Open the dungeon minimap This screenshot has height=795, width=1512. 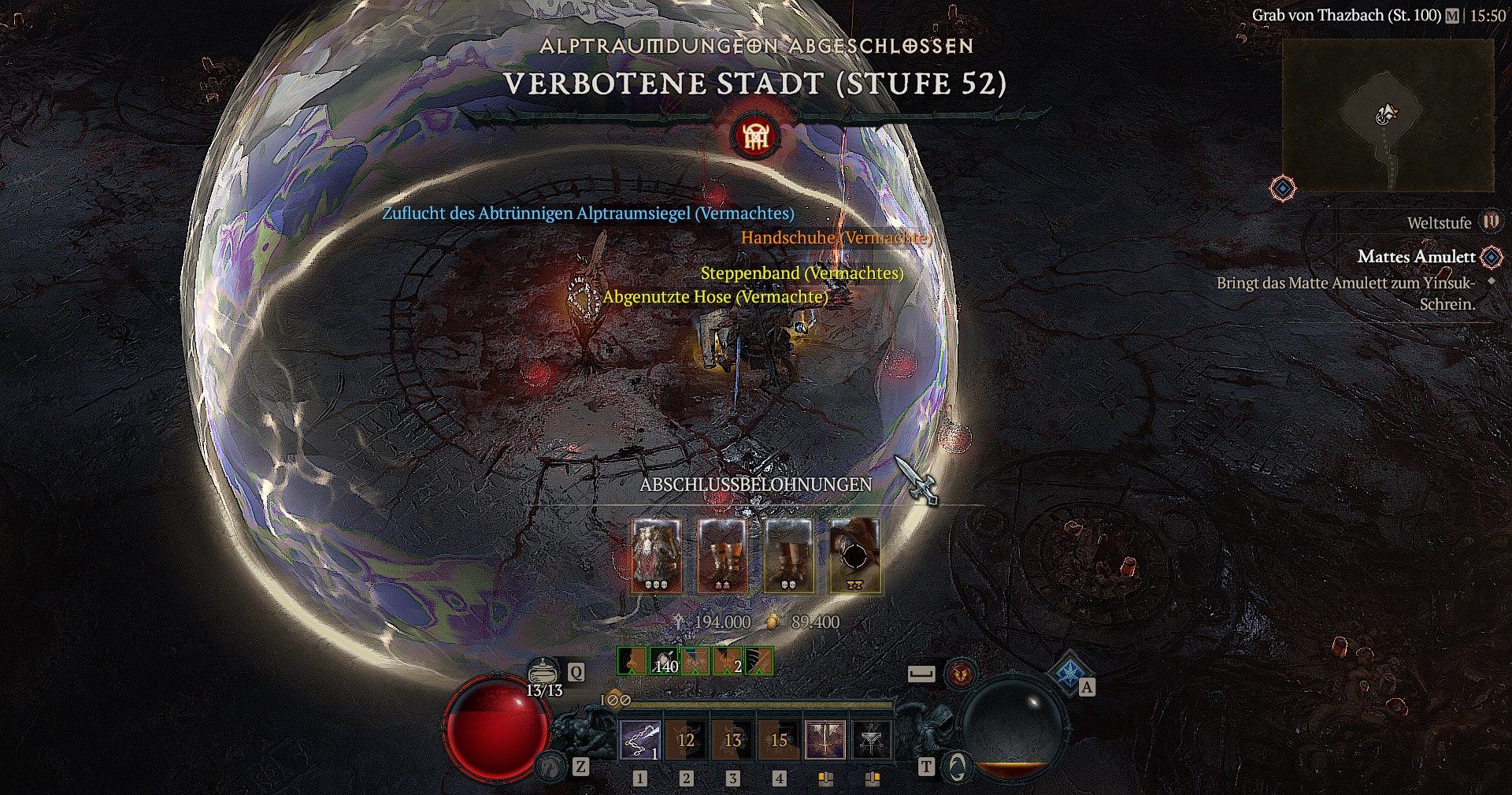[1388, 115]
